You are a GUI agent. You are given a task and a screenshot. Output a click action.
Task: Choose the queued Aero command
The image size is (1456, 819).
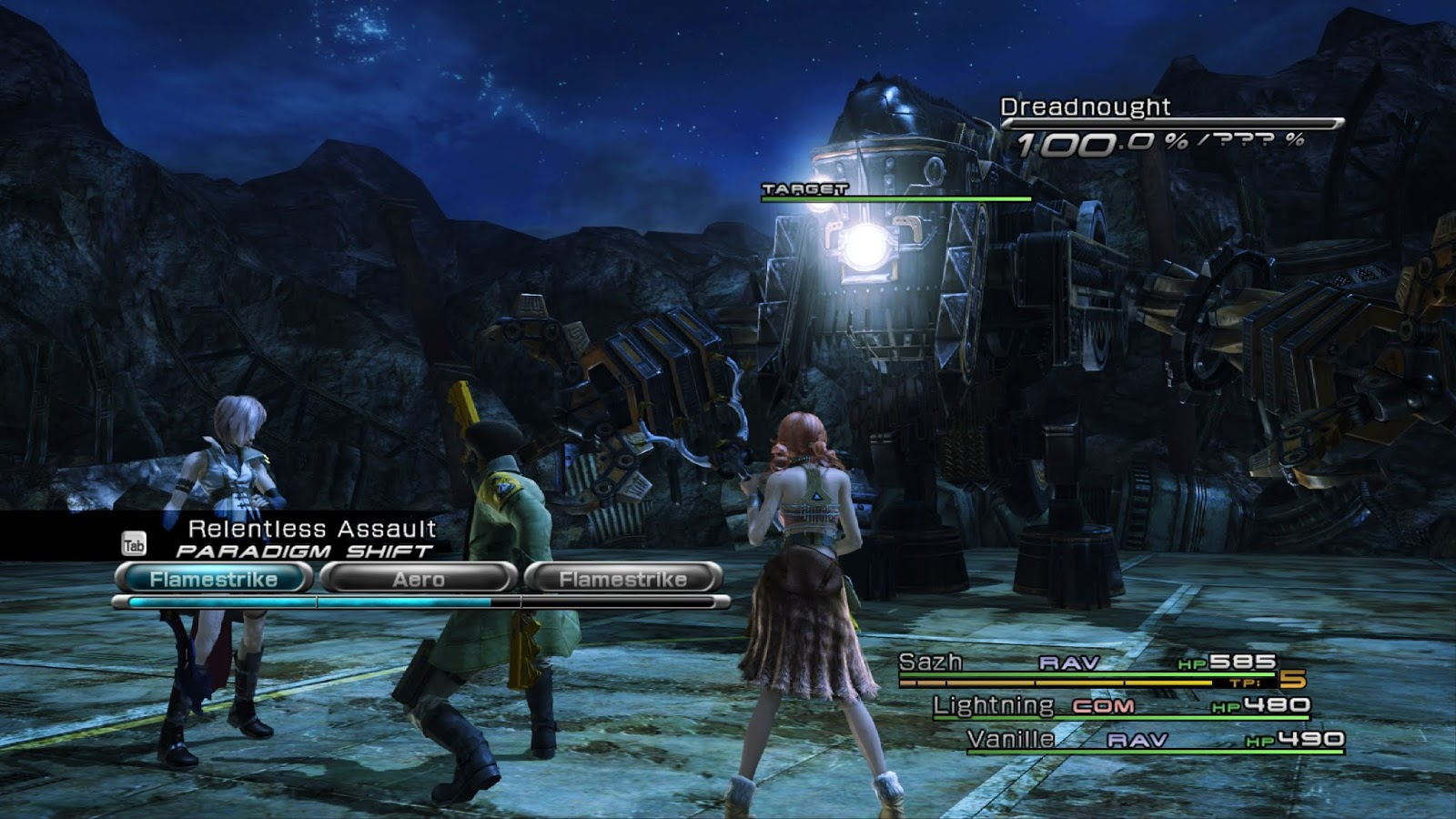pos(419,579)
